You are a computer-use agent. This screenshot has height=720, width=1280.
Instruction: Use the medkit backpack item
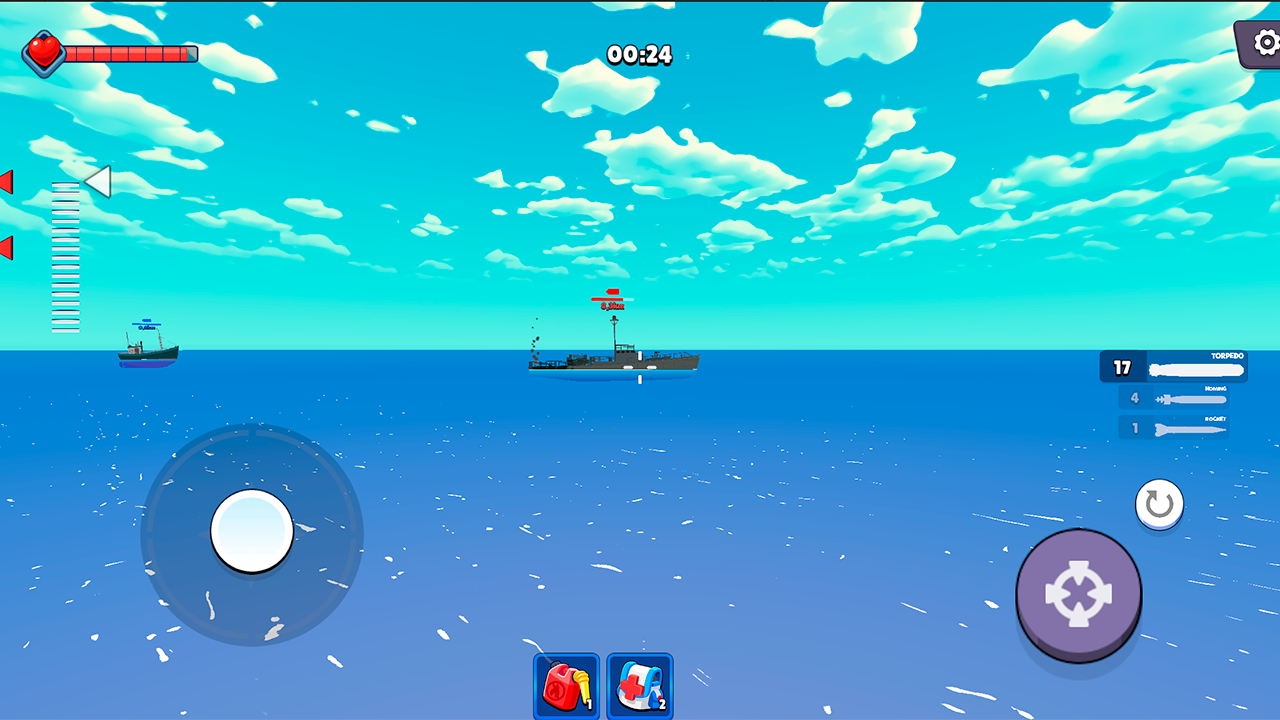tap(639, 687)
